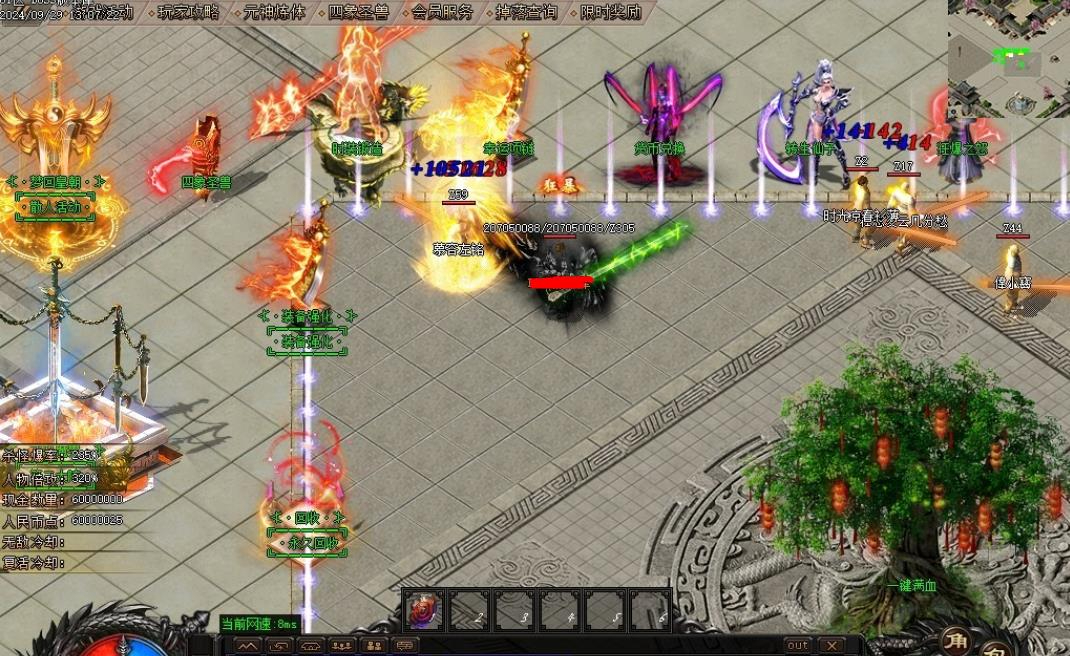1070x656 pixels.
Task: Open the 限时奖励 timed rewards menu
Action: [610, 13]
